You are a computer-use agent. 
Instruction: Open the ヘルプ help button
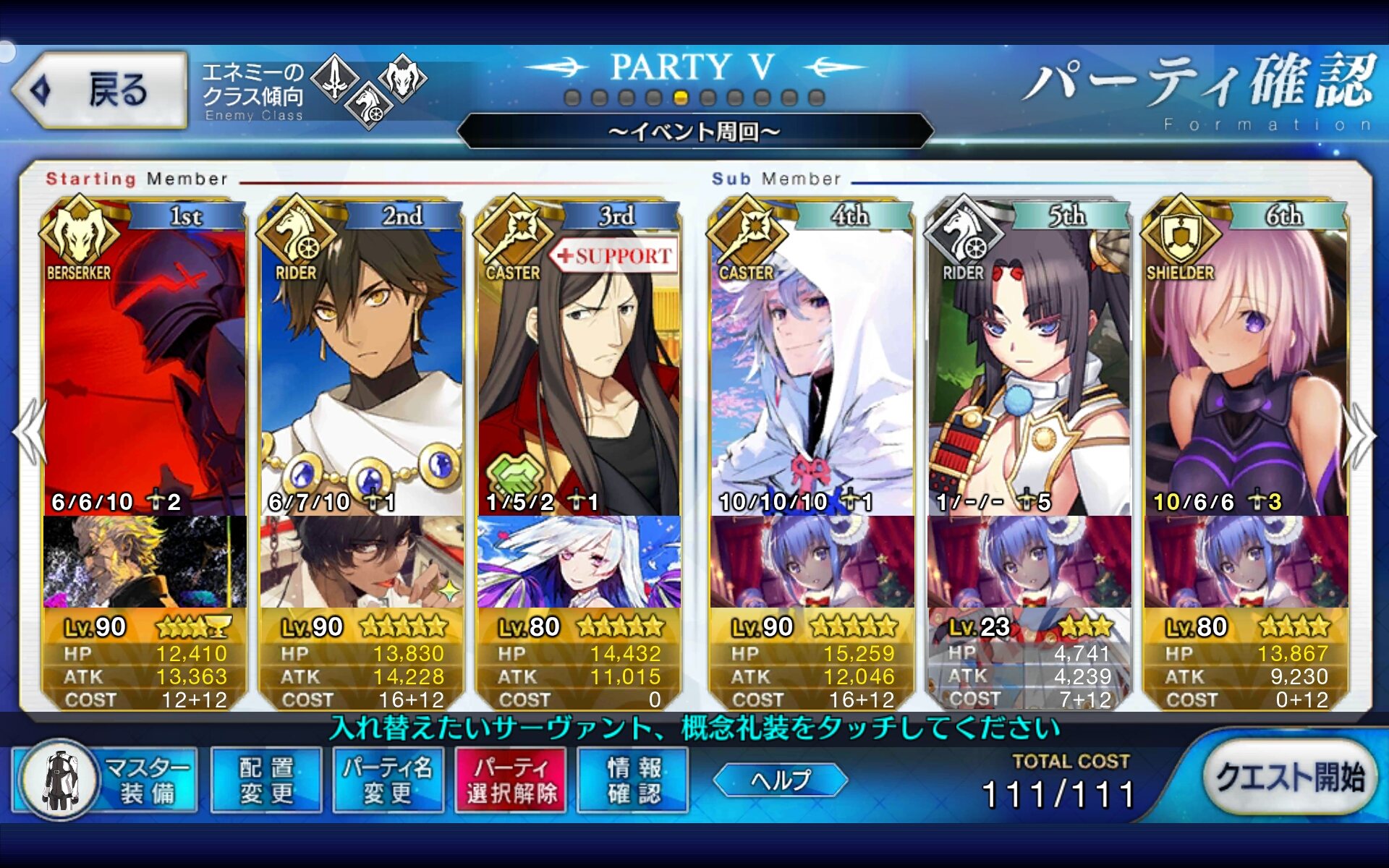780,780
